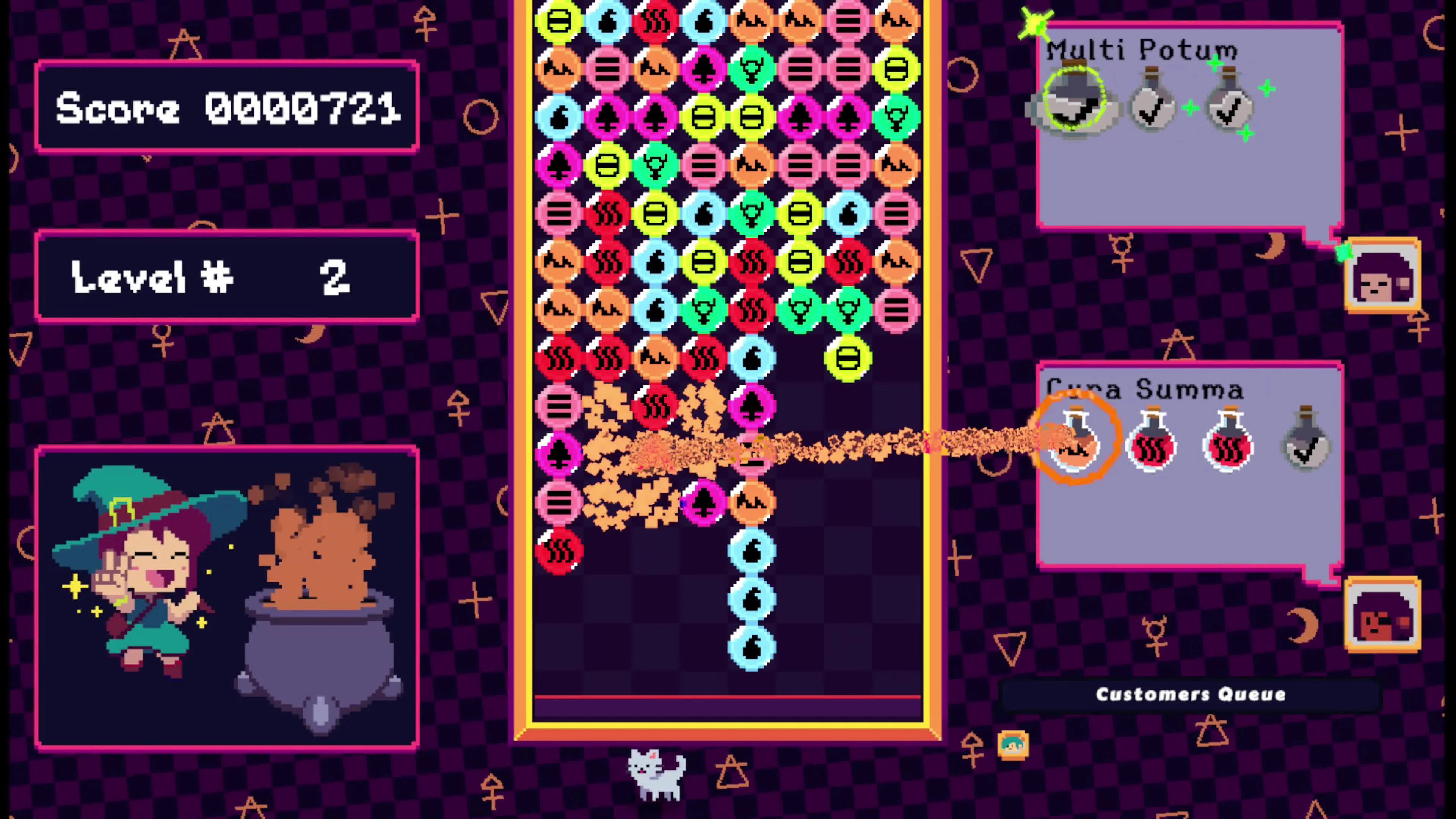Viewport: 1456px width, 819px height.
Task: Toggle the middle checkmarked potion in Multi Potum
Action: pyautogui.click(x=1153, y=107)
